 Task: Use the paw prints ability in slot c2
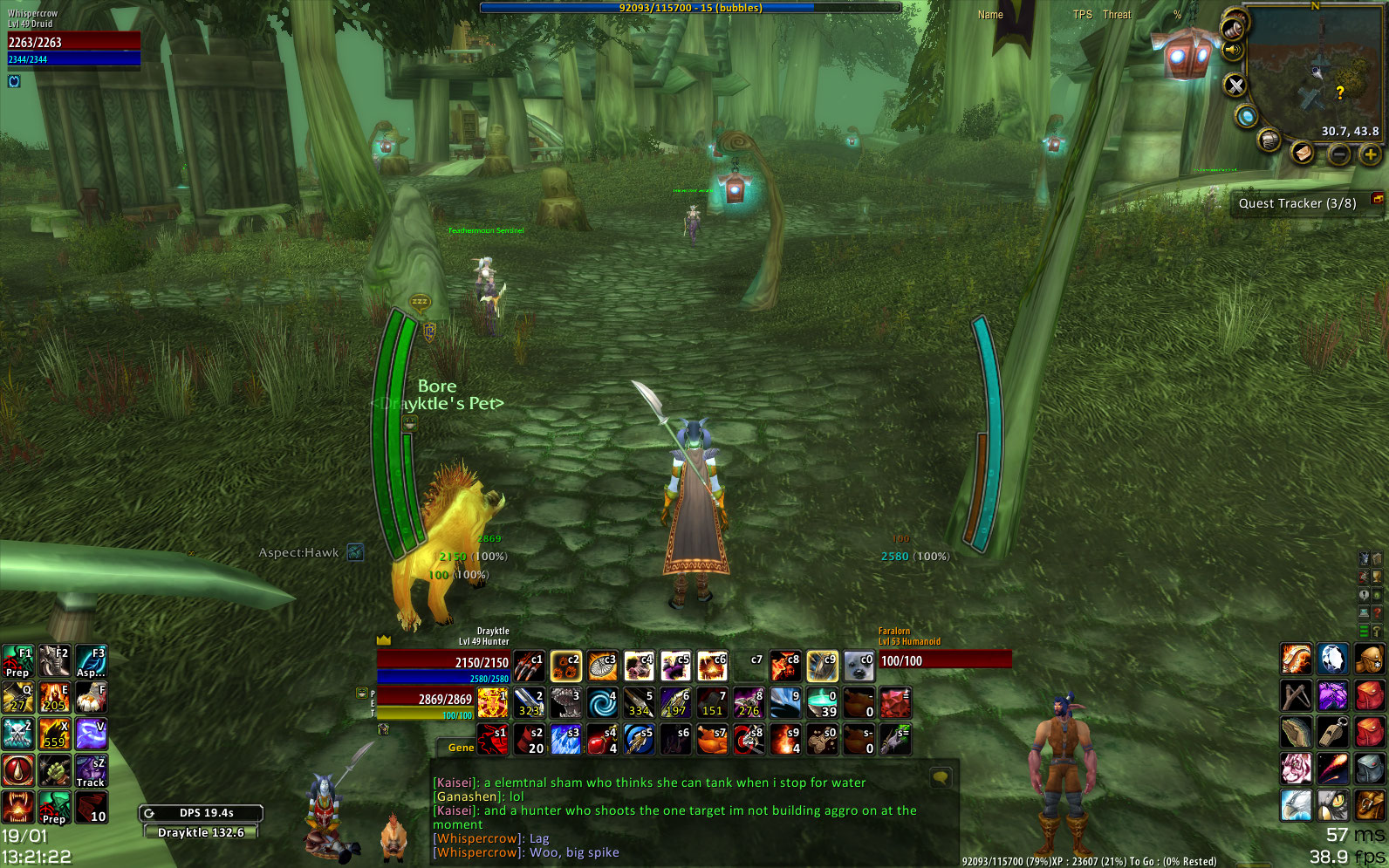pyautogui.click(x=565, y=666)
